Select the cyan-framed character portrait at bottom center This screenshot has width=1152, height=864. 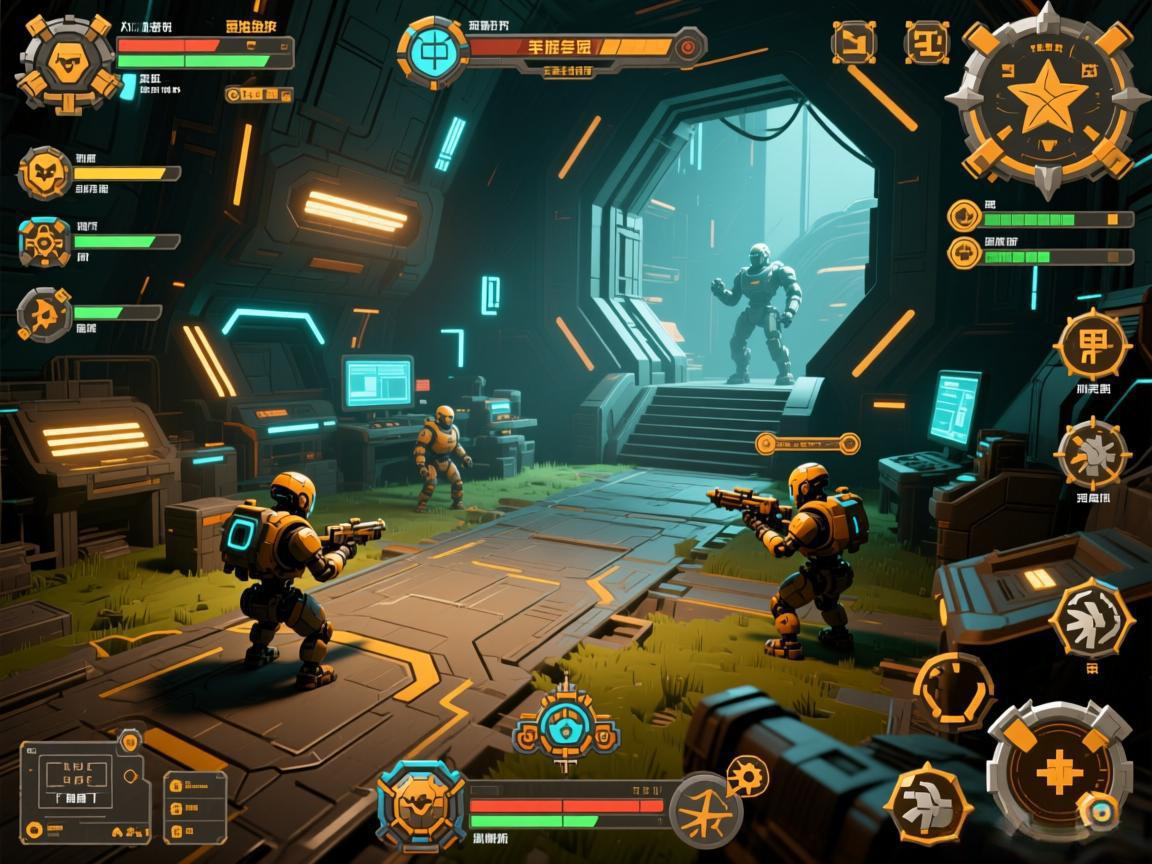[x=420, y=804]
